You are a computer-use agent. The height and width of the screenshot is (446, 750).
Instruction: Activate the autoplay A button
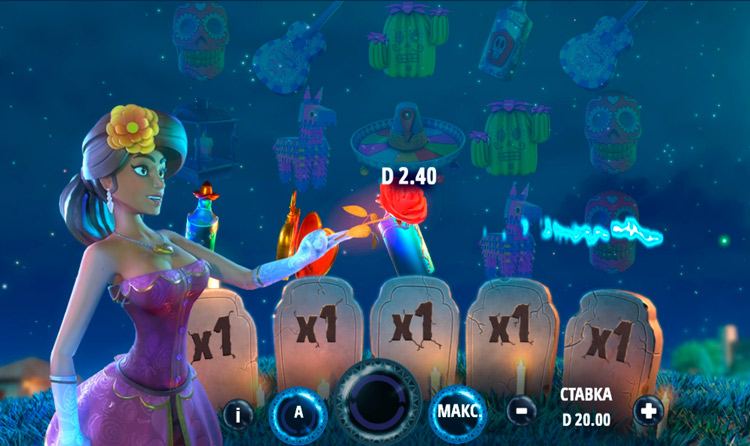tap(298, 410)
